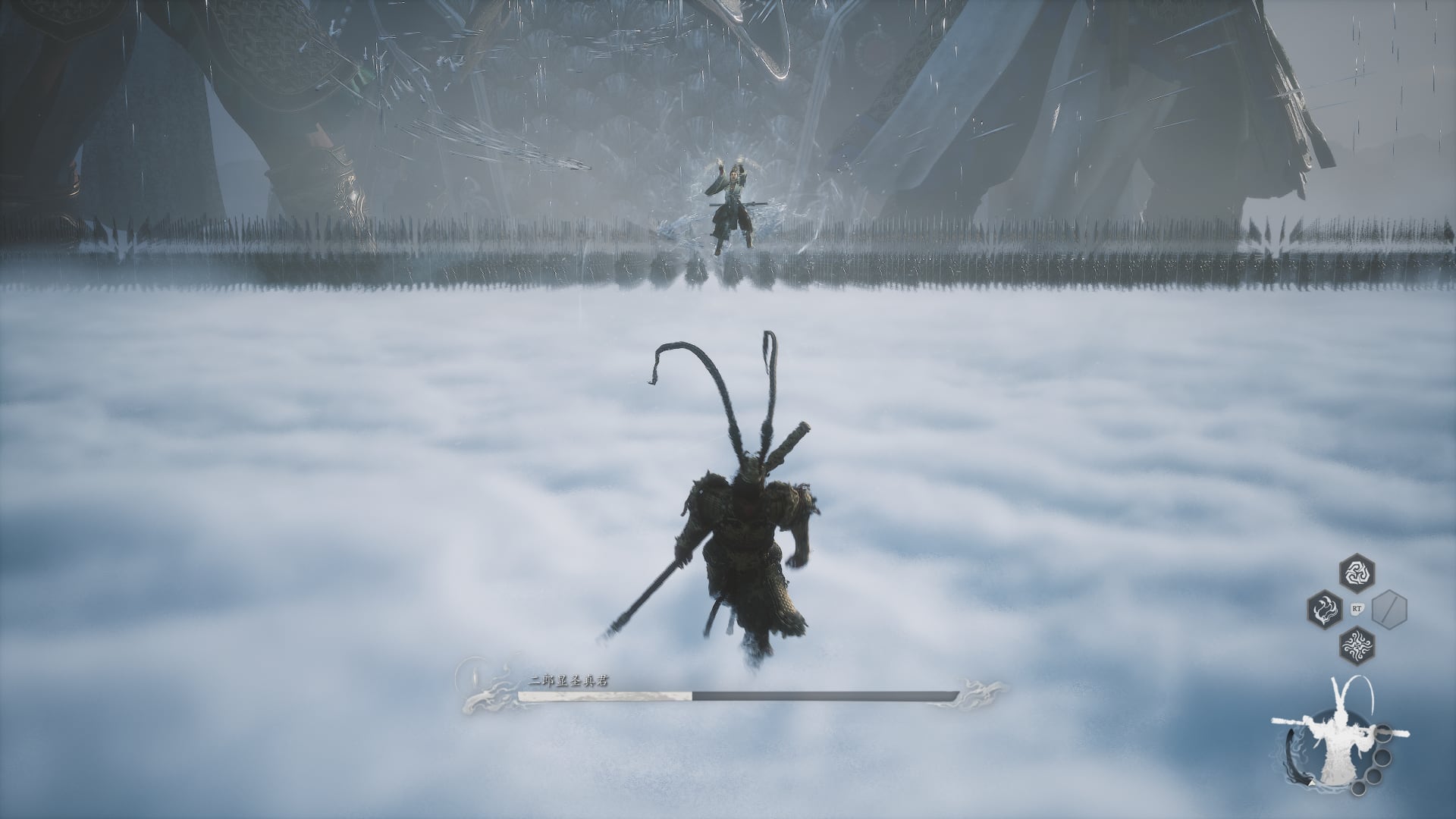The width and height of the screenshot is (1456, 819).
Task: Select the top swirling-knot spell hexagon
Action: 1356,574
